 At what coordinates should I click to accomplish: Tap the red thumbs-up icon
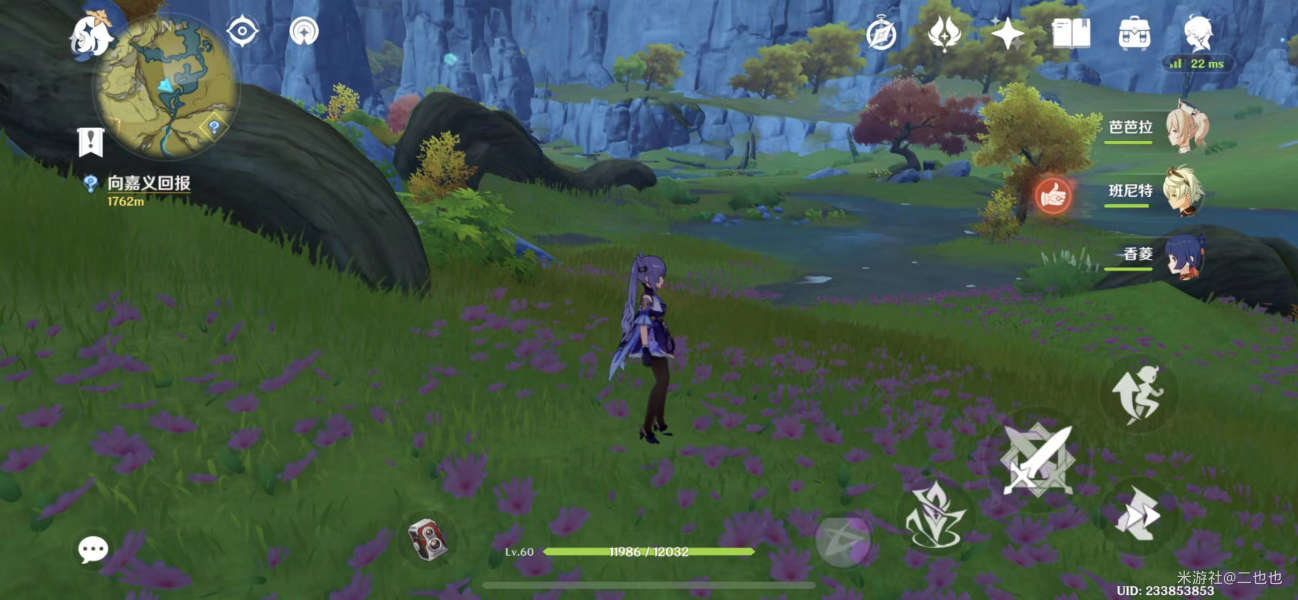[x=1052, y=195]
